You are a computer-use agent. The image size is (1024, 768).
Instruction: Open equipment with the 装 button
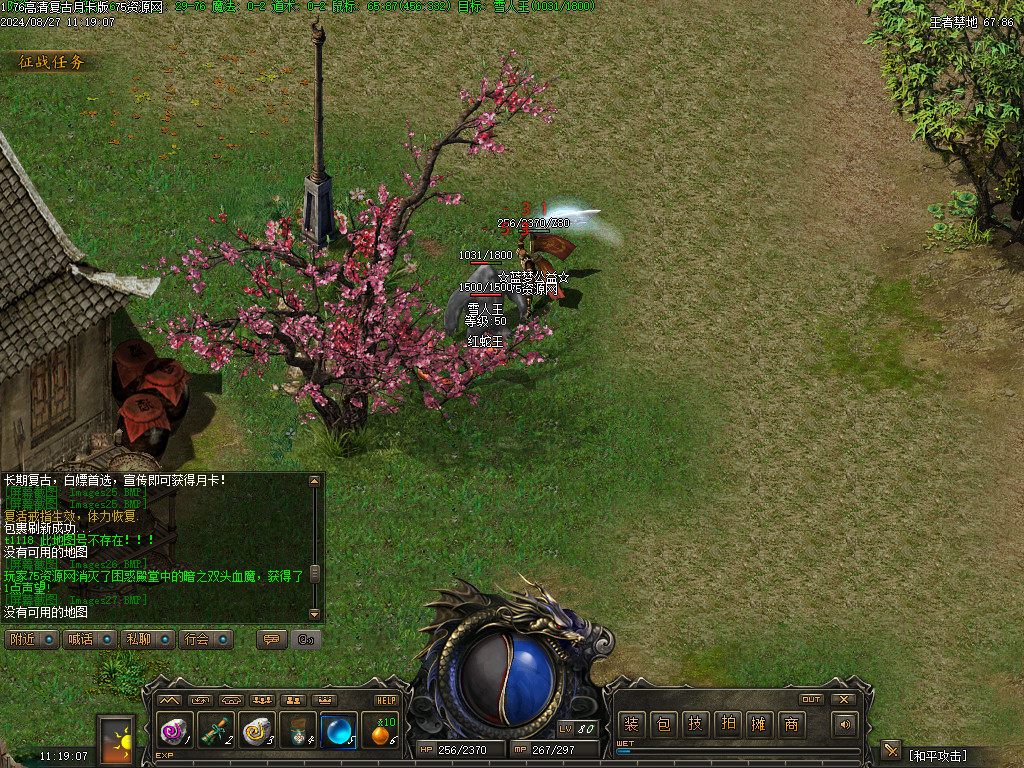[631, 725]
